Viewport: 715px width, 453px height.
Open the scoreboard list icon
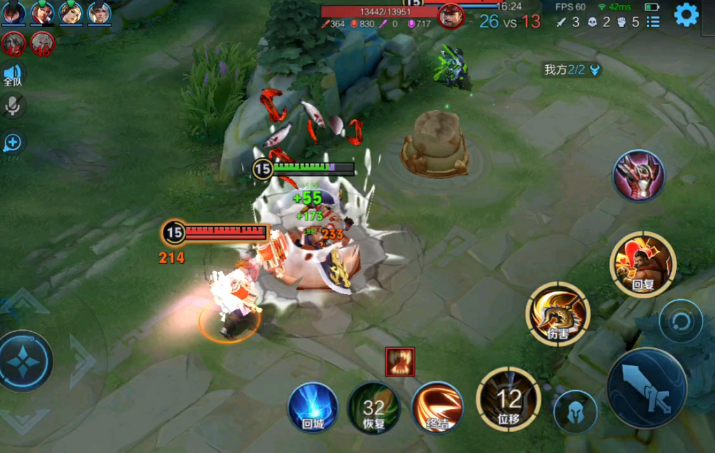pyautogui.click(x=653, y=22)
